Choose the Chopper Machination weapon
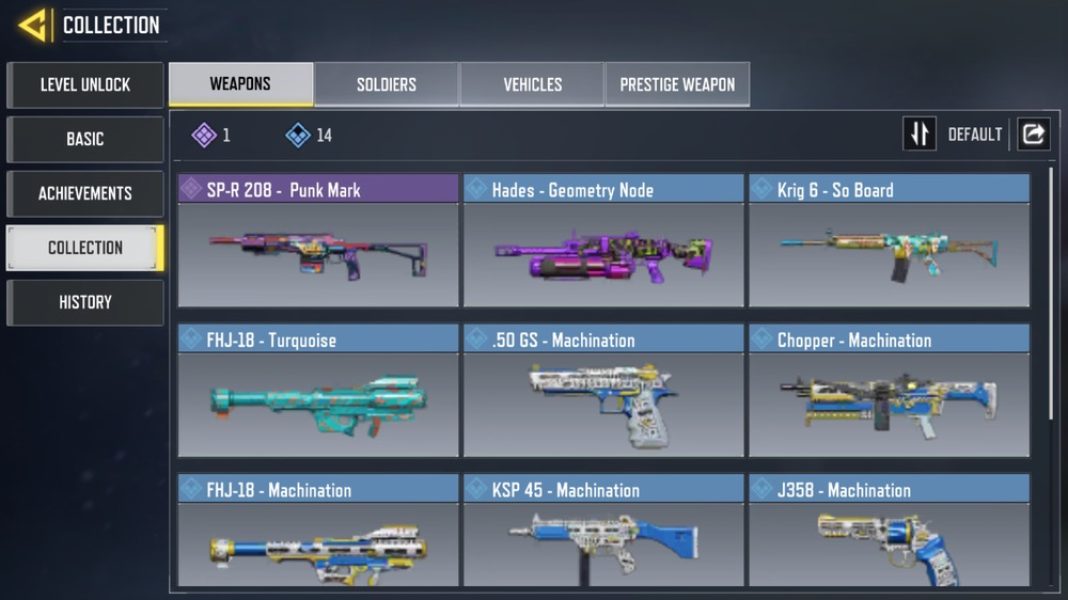This screenshot has height=600, width=1068. click(x=889, y=391)
